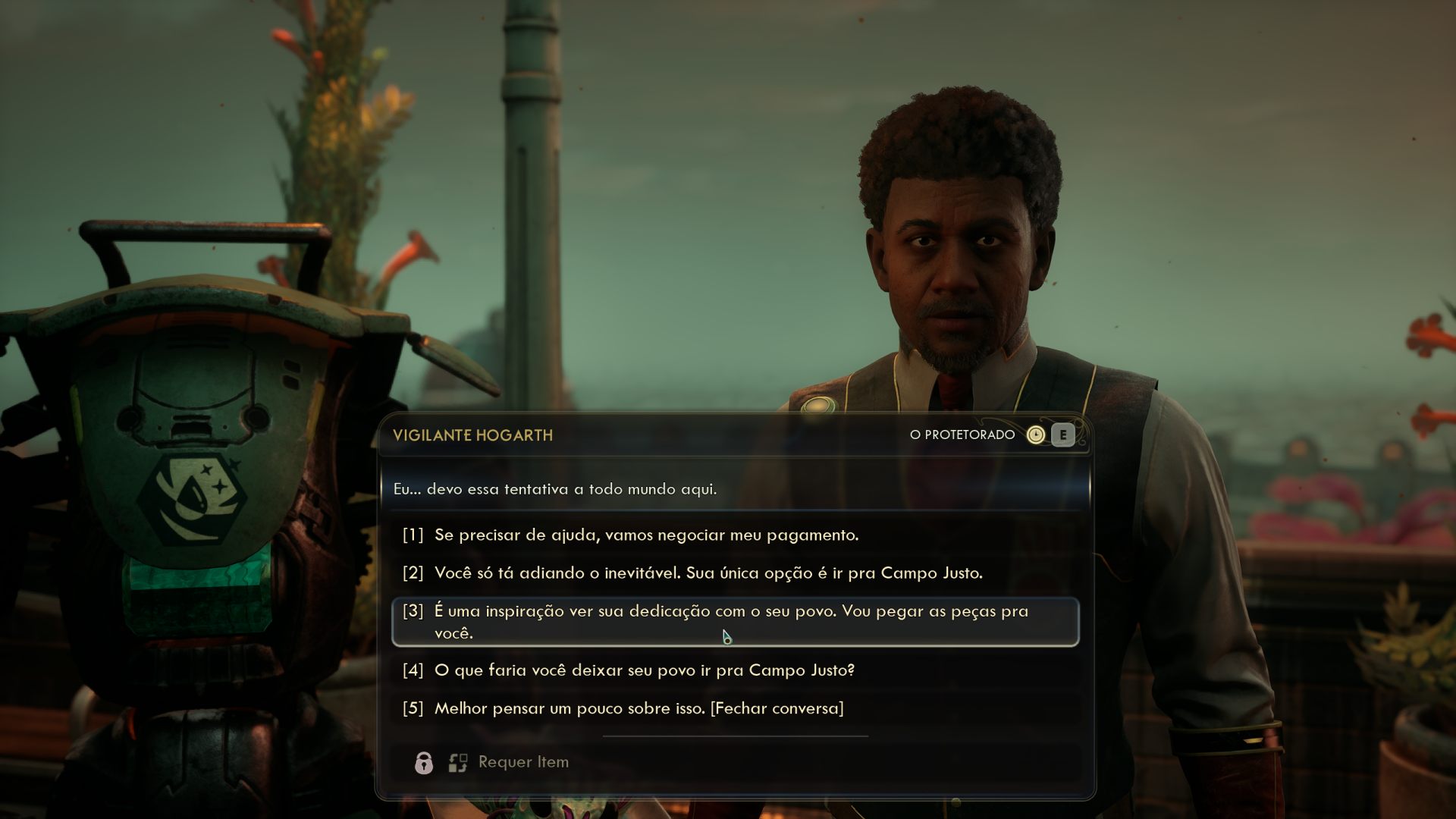Click the [5] number marker in the dialogue list

(x=414, y=708)
